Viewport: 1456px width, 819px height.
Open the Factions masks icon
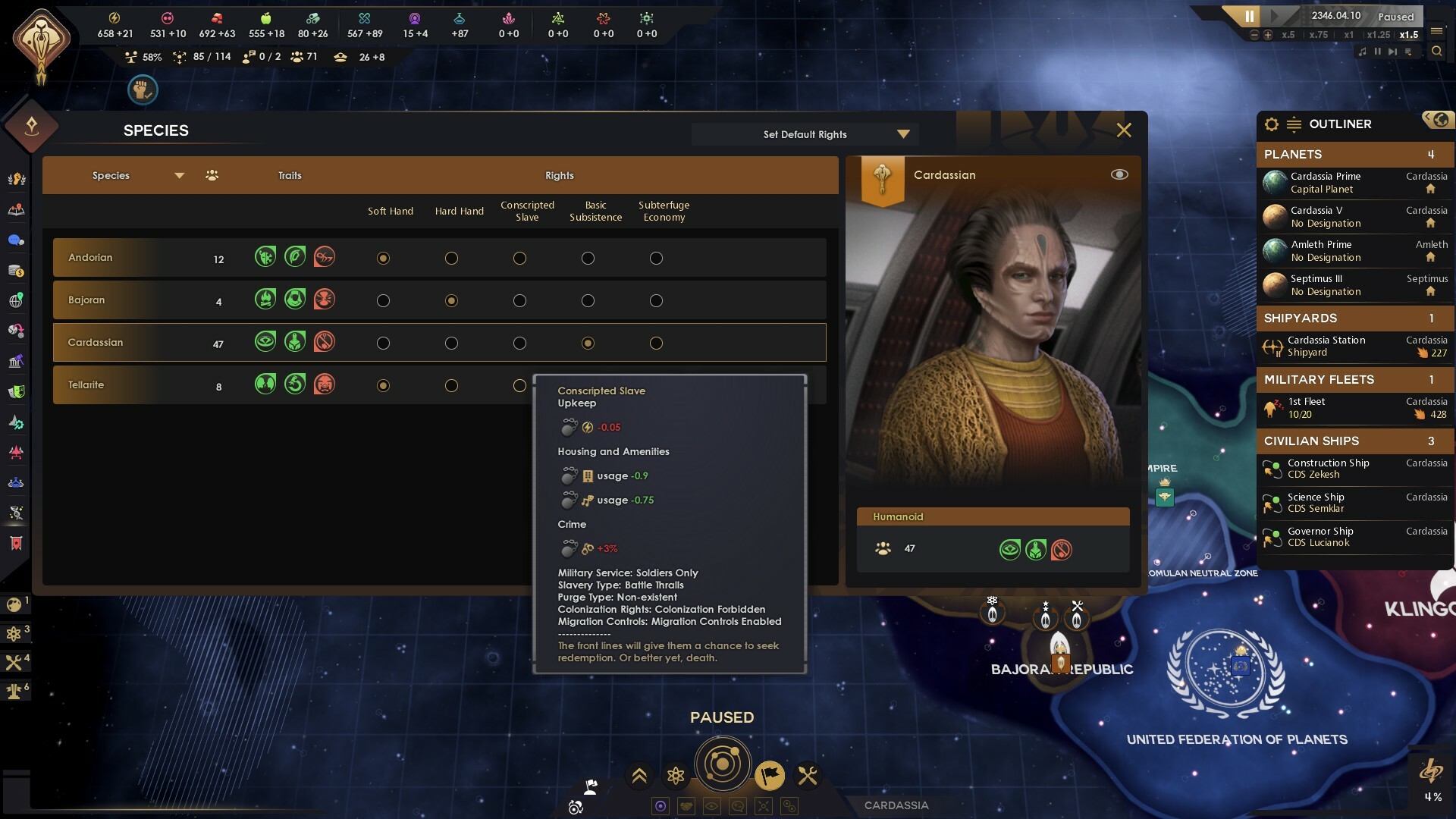[x=15, y=391]
